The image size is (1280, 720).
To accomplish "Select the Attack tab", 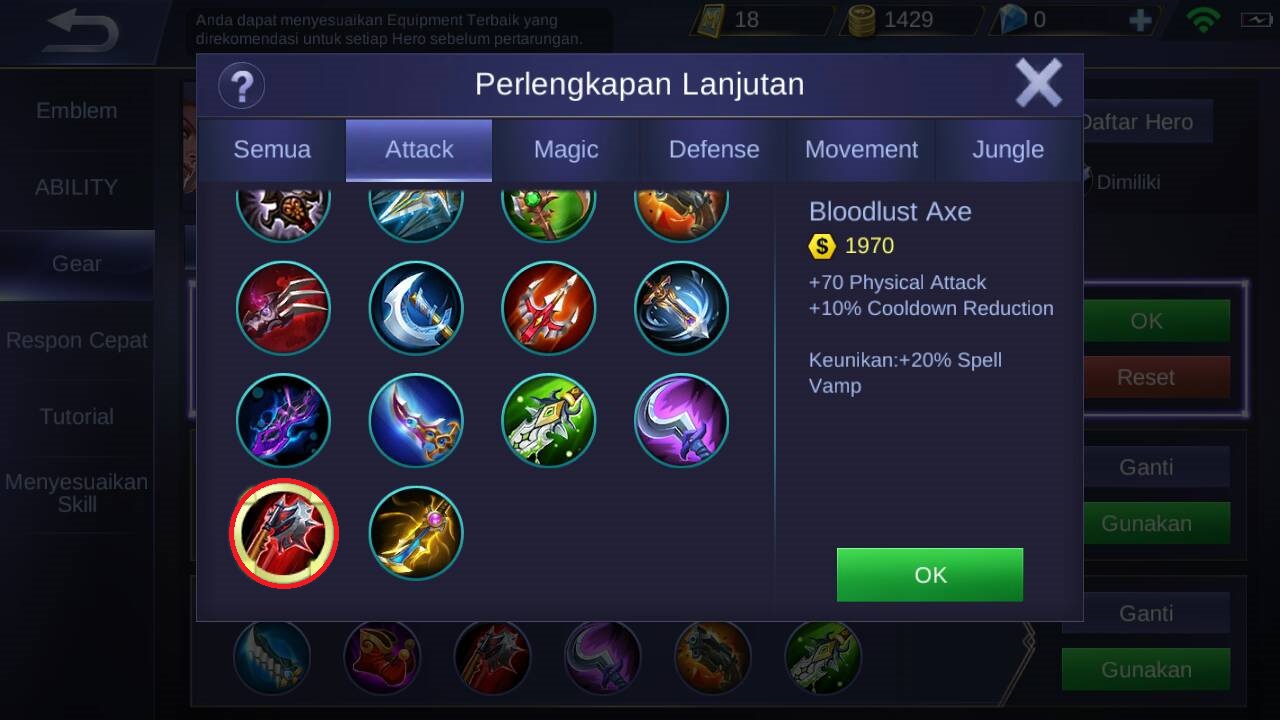I will (419, 150).
